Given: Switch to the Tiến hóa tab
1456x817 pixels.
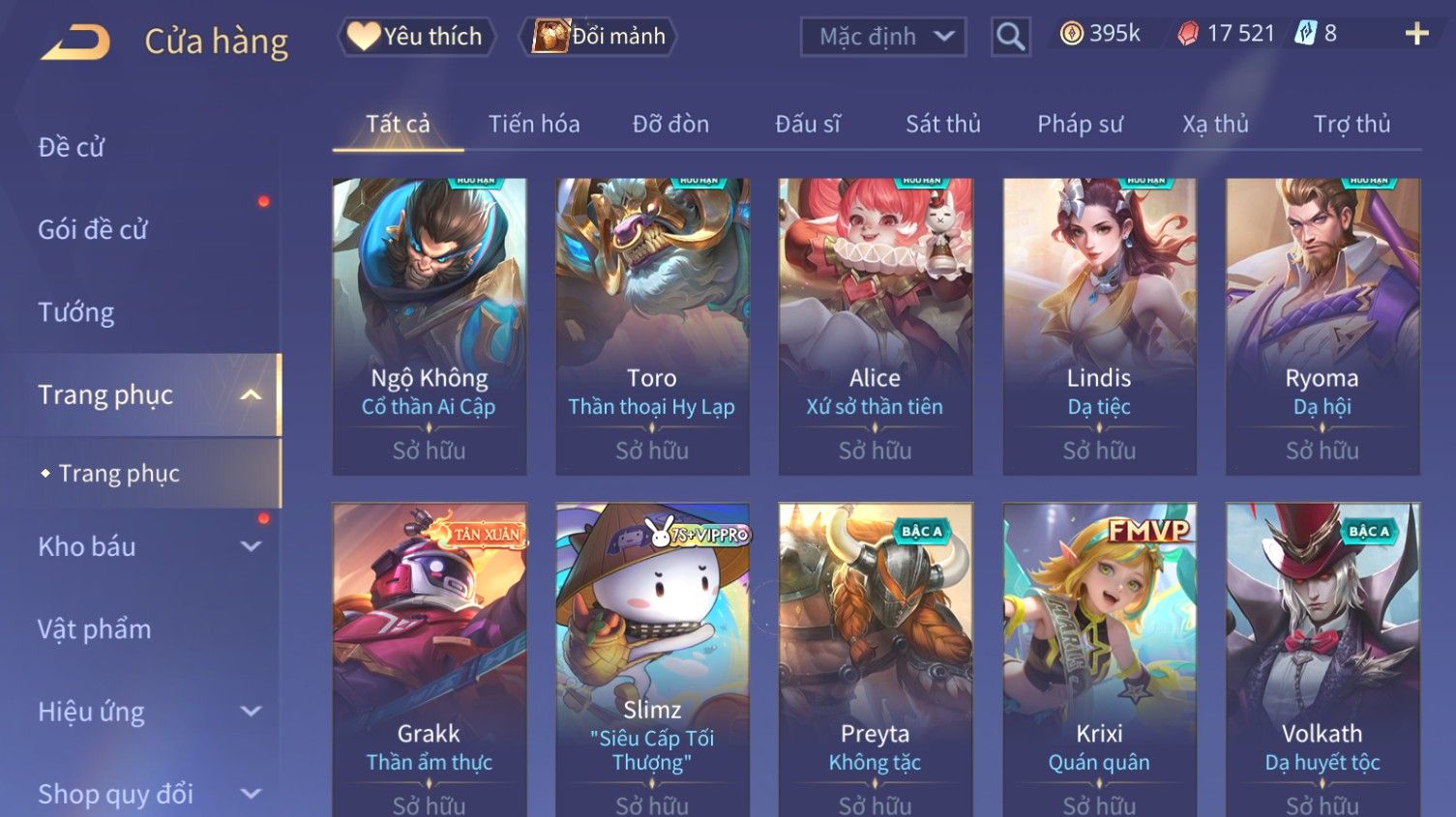Looking at the screenshot, I should [534, 124].
